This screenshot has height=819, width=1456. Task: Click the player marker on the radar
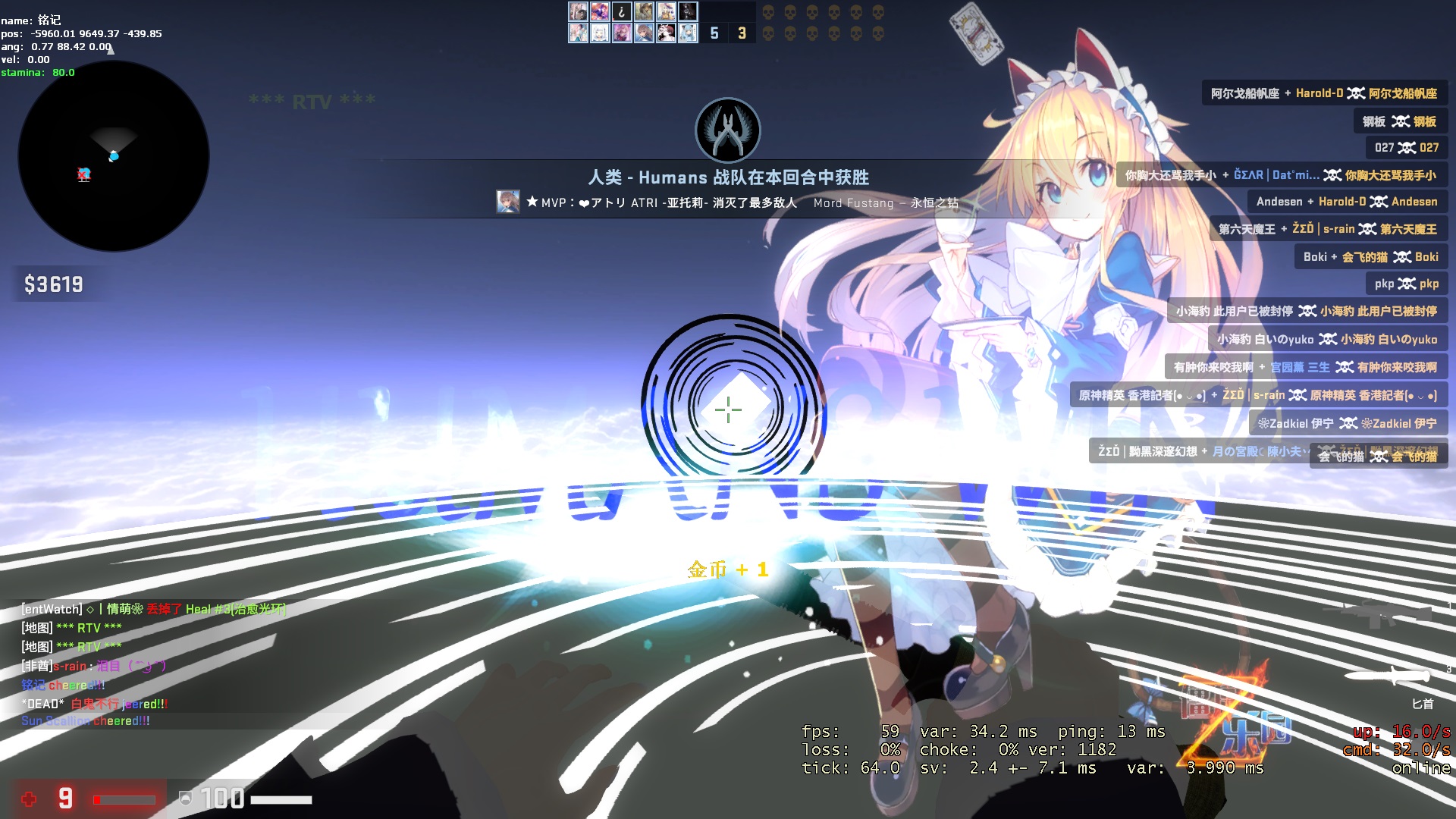click(x=114, y=155)
